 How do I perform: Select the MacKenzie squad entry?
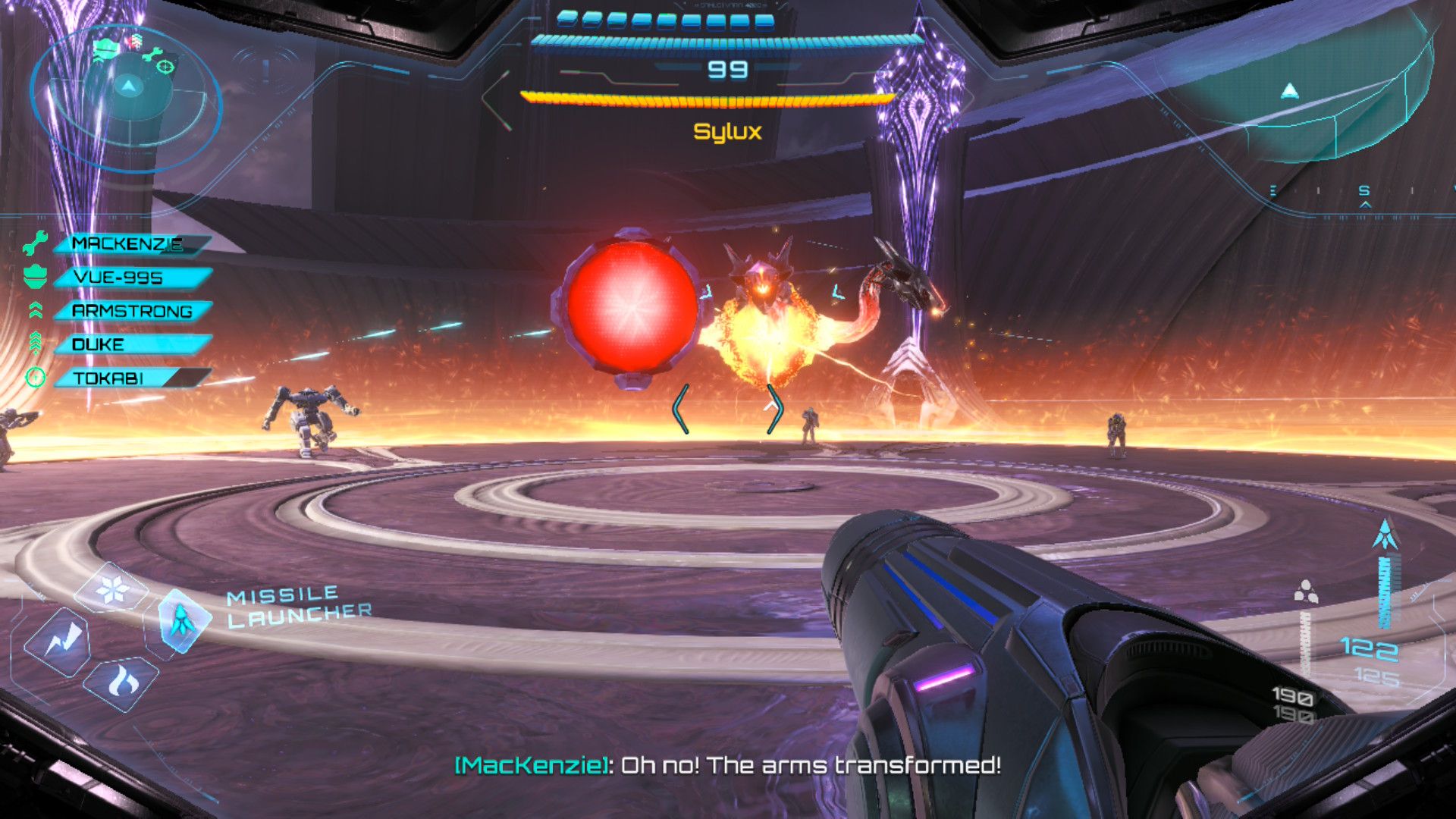pyautogui.click(x=127, y=244)
